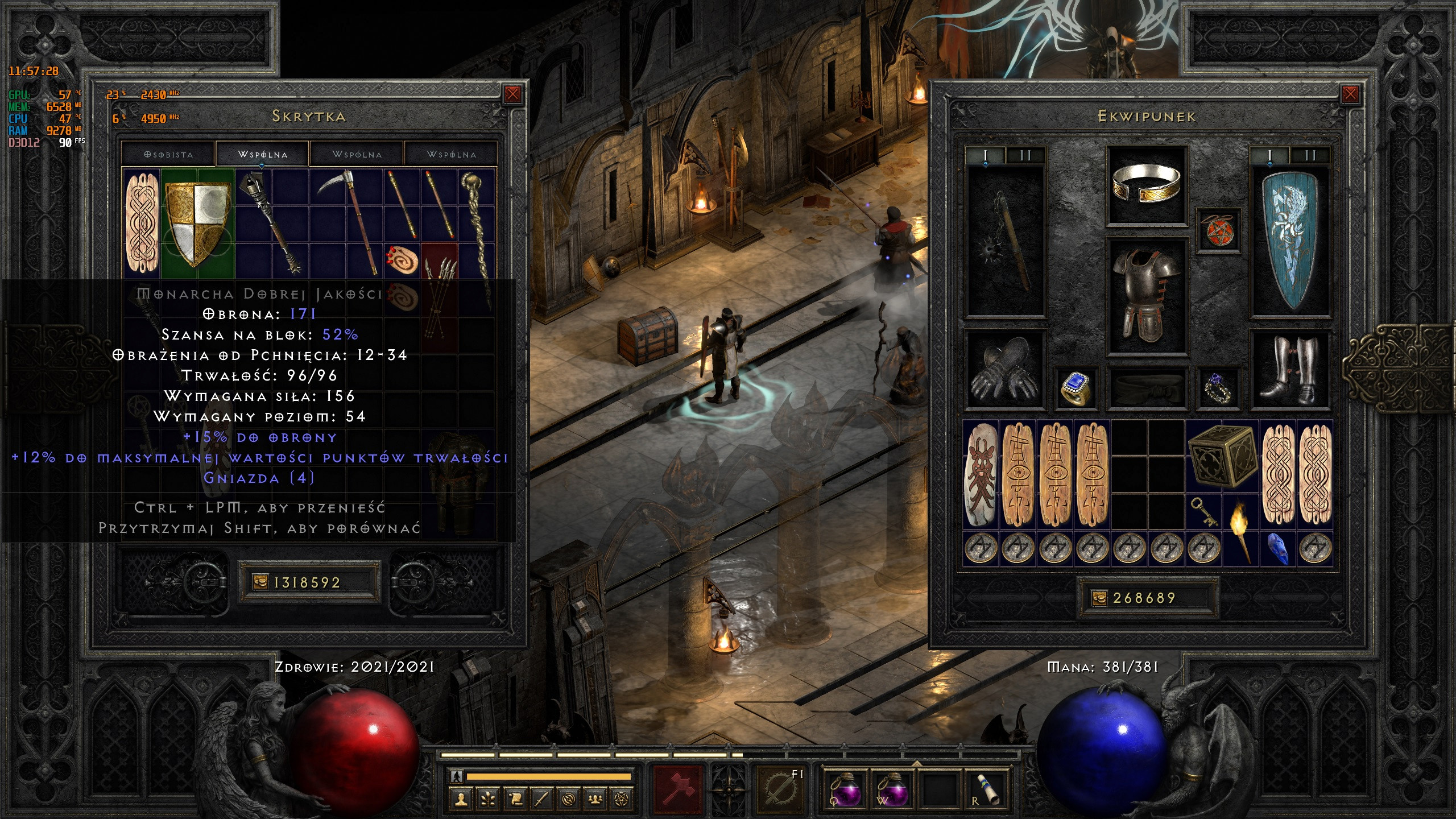Switch to the Osobista stash tab
Image resolution: width=1456 pixels, height=819 pixels.
(x=168, y=154)
